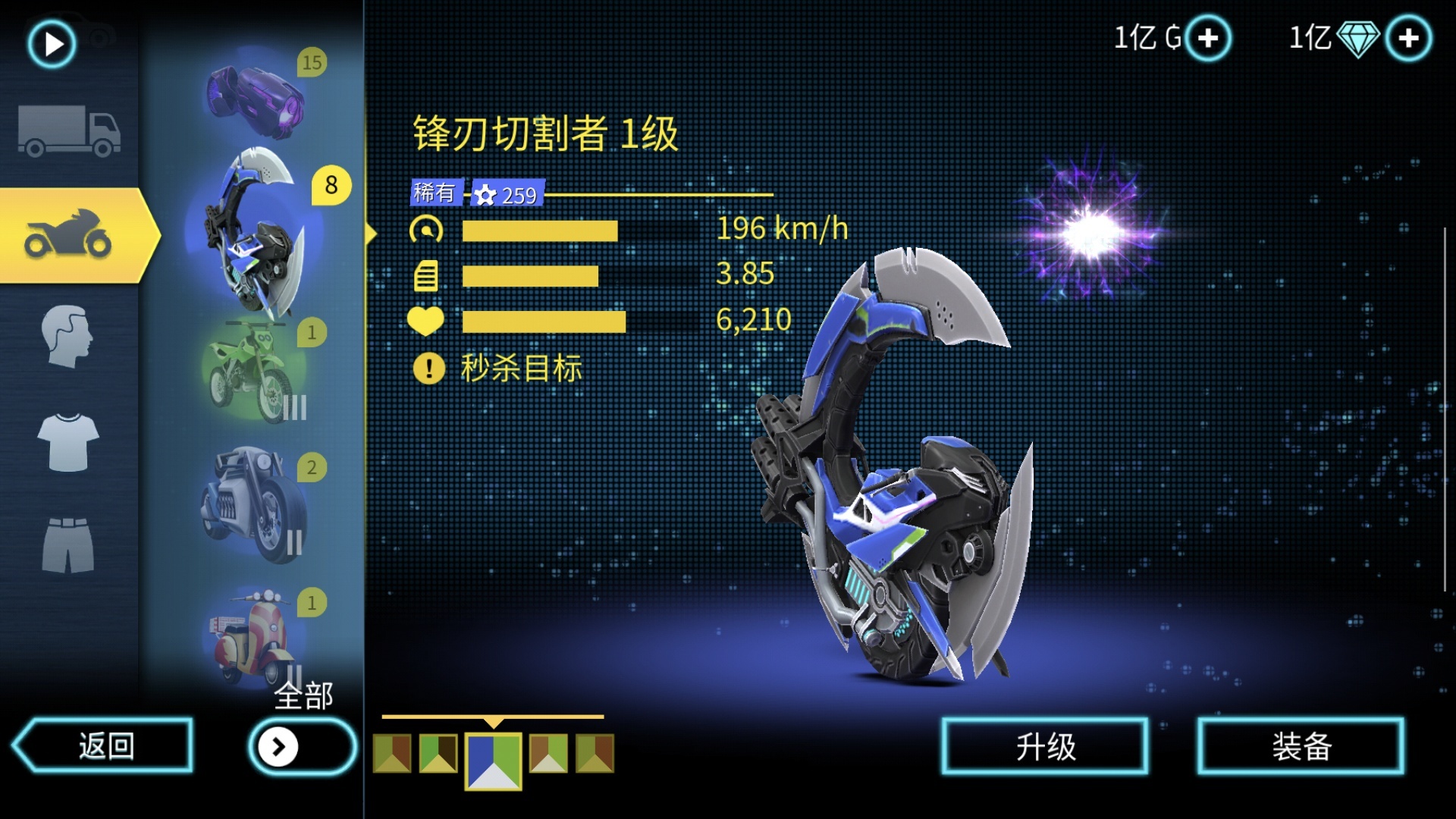Click the play arrow button
1456x819 pixels.
coord(52,44)
